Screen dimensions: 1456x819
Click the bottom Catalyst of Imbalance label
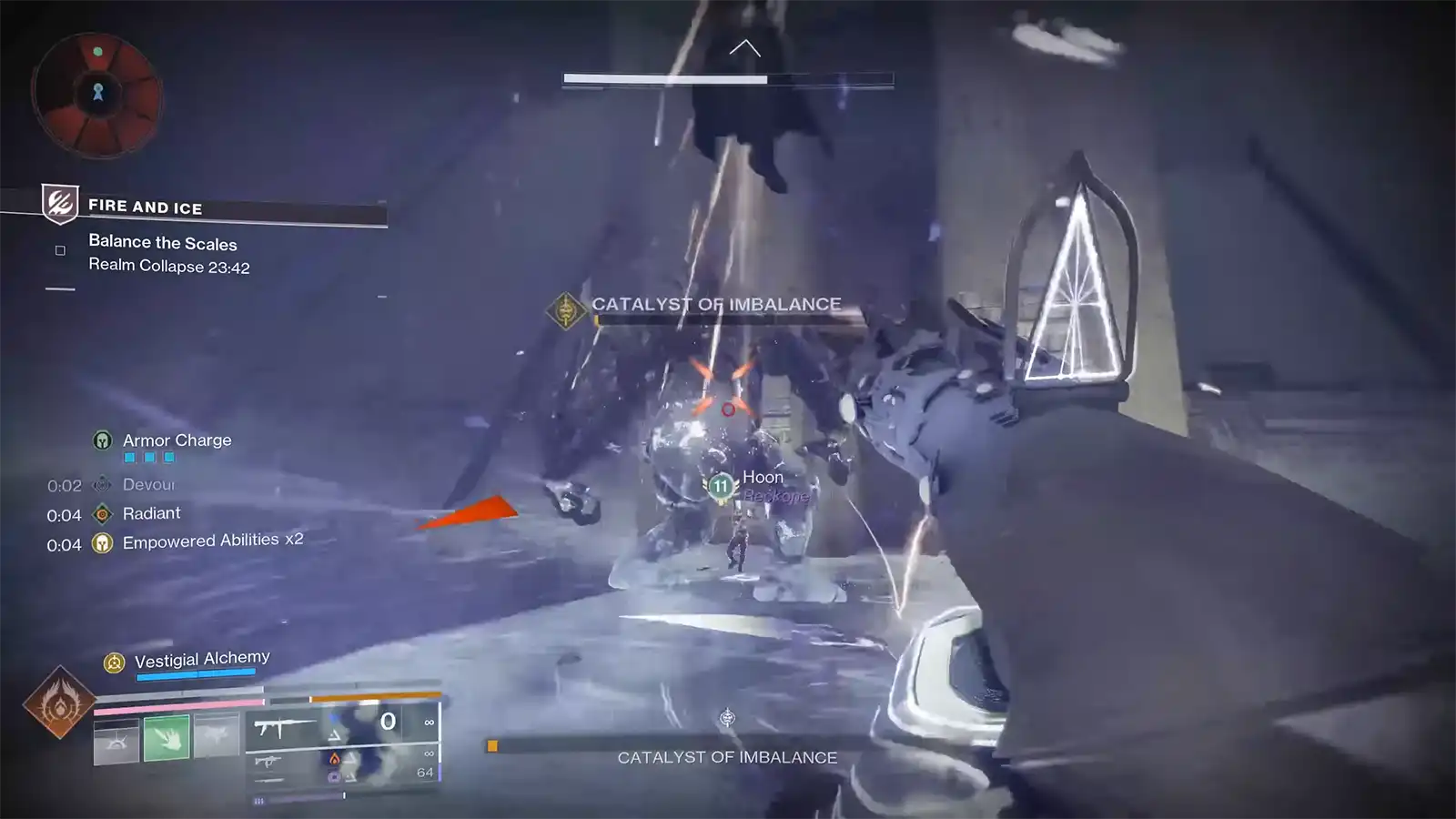(727, 756)
